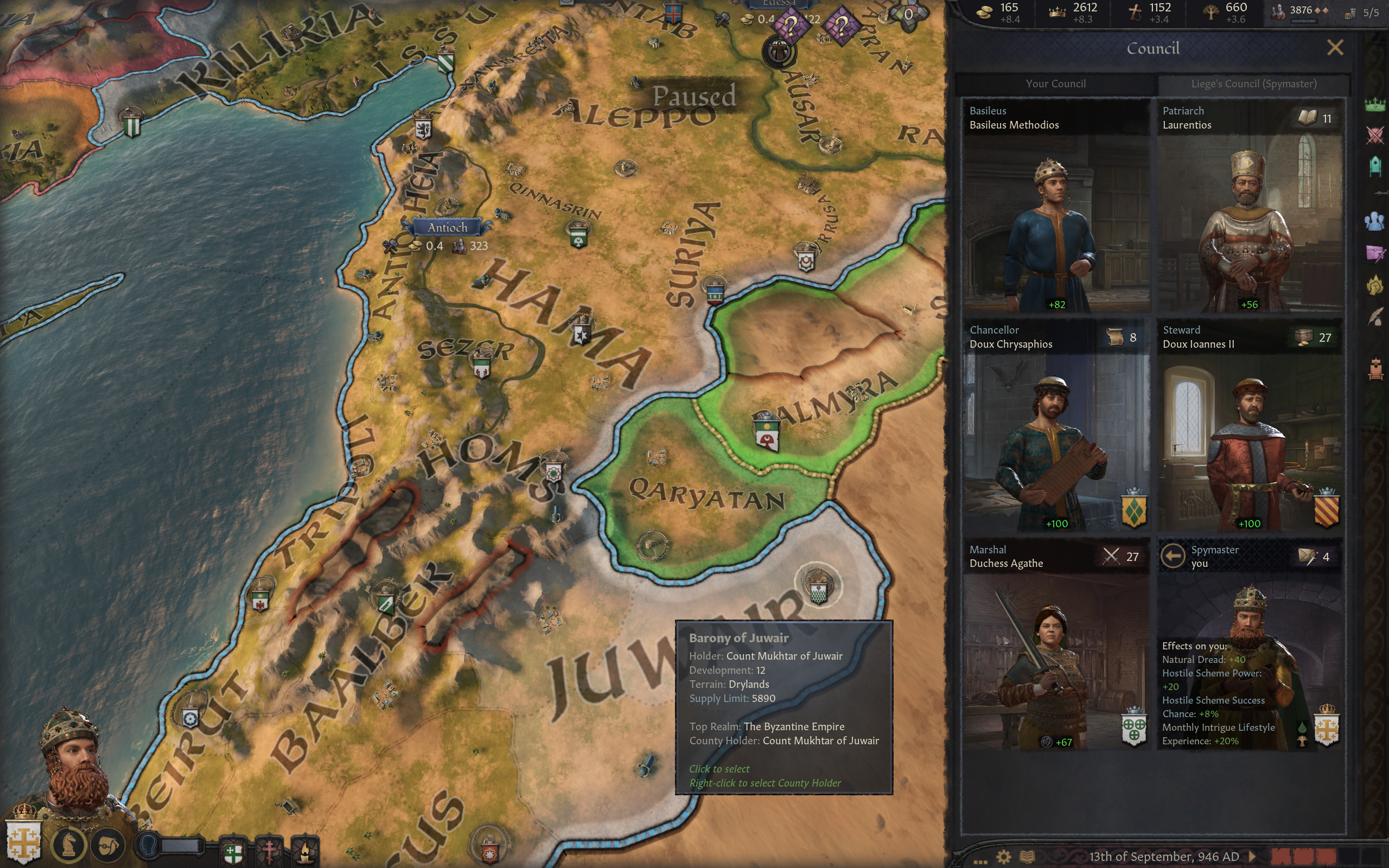
Task: Close the Council window
Action: click(x=1335, y=48)
